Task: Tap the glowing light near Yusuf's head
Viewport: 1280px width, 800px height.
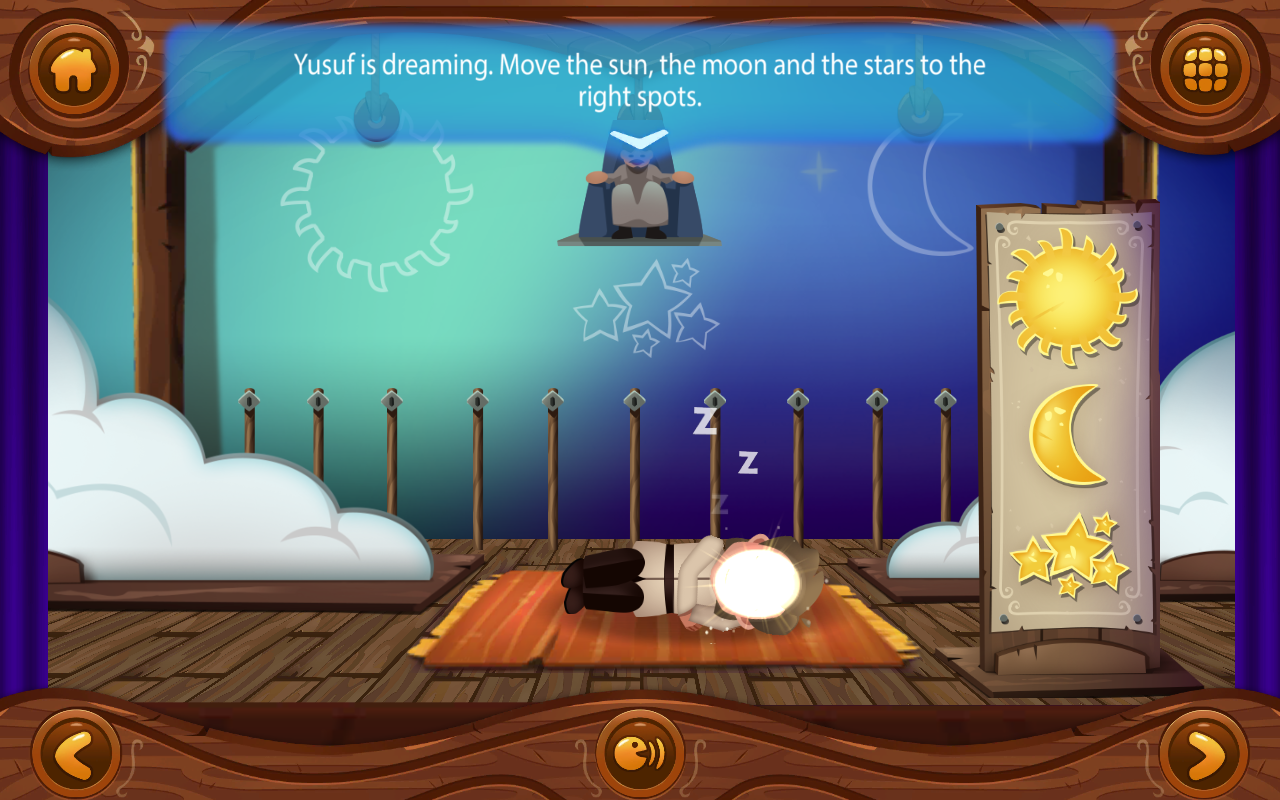Action: 757,582
